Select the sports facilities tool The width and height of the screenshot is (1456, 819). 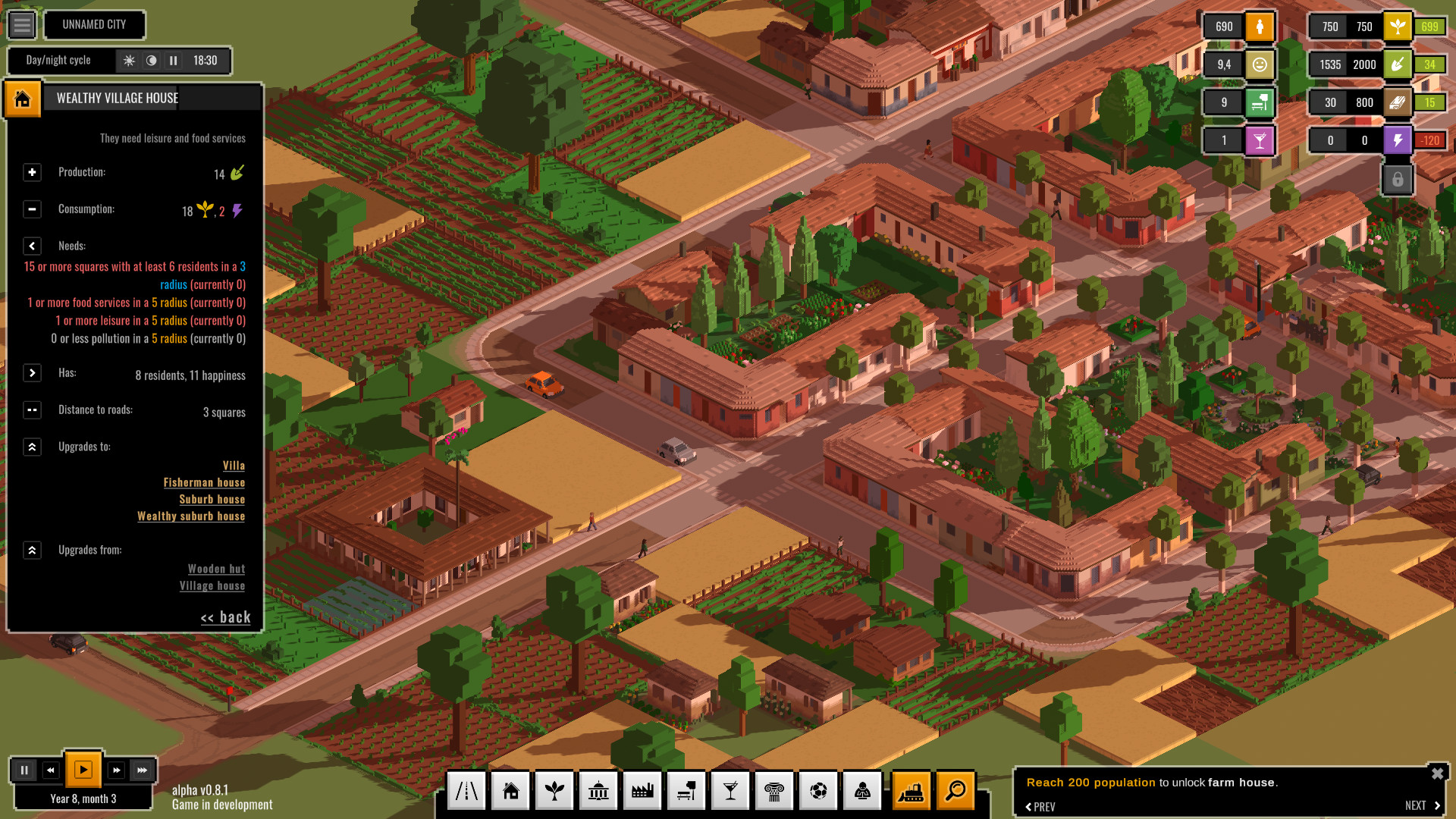(x=818, y=790)
